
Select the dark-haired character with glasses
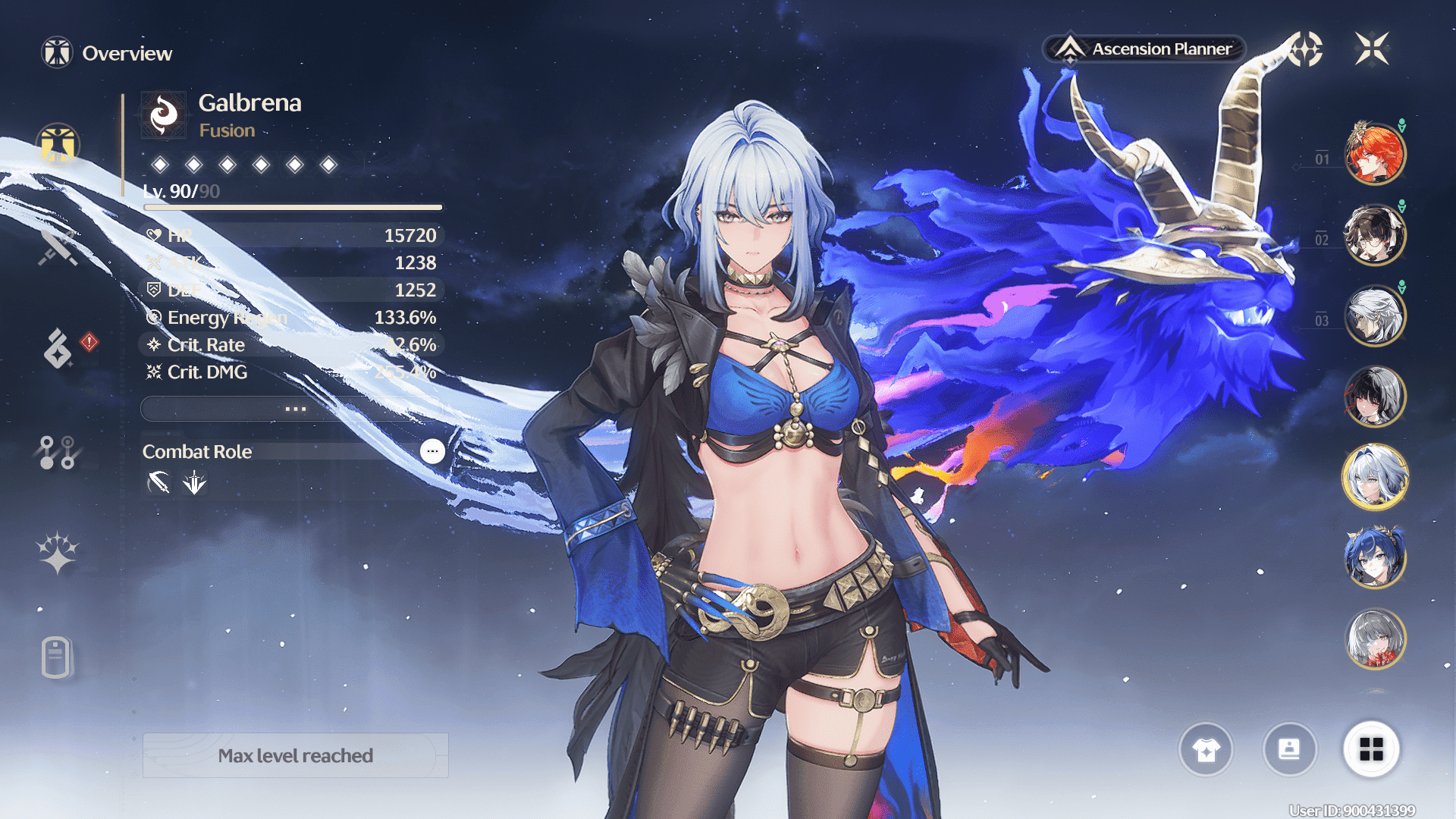tap(1374, 234)
